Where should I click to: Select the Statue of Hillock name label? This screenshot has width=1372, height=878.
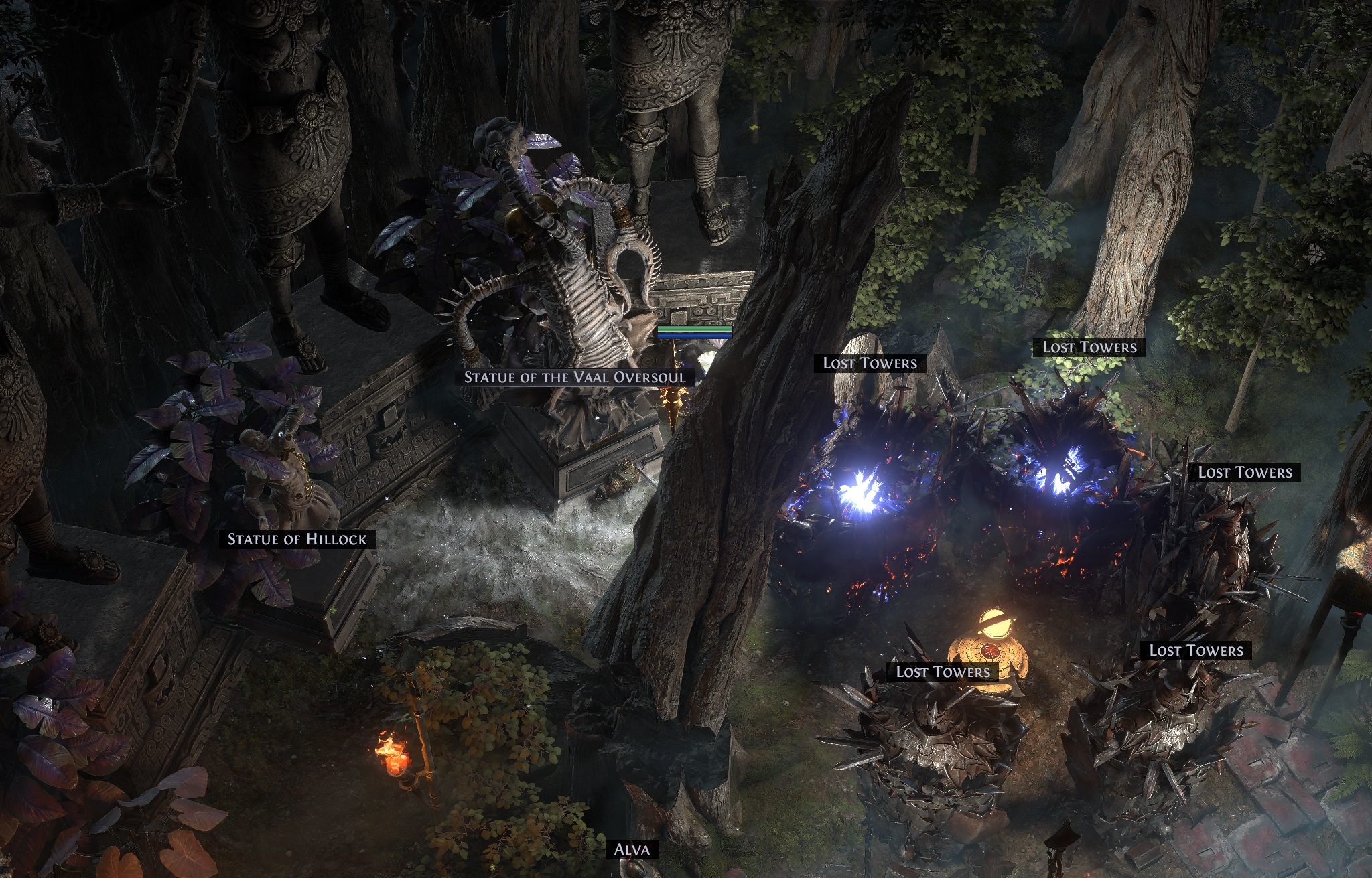coord(297,540)
